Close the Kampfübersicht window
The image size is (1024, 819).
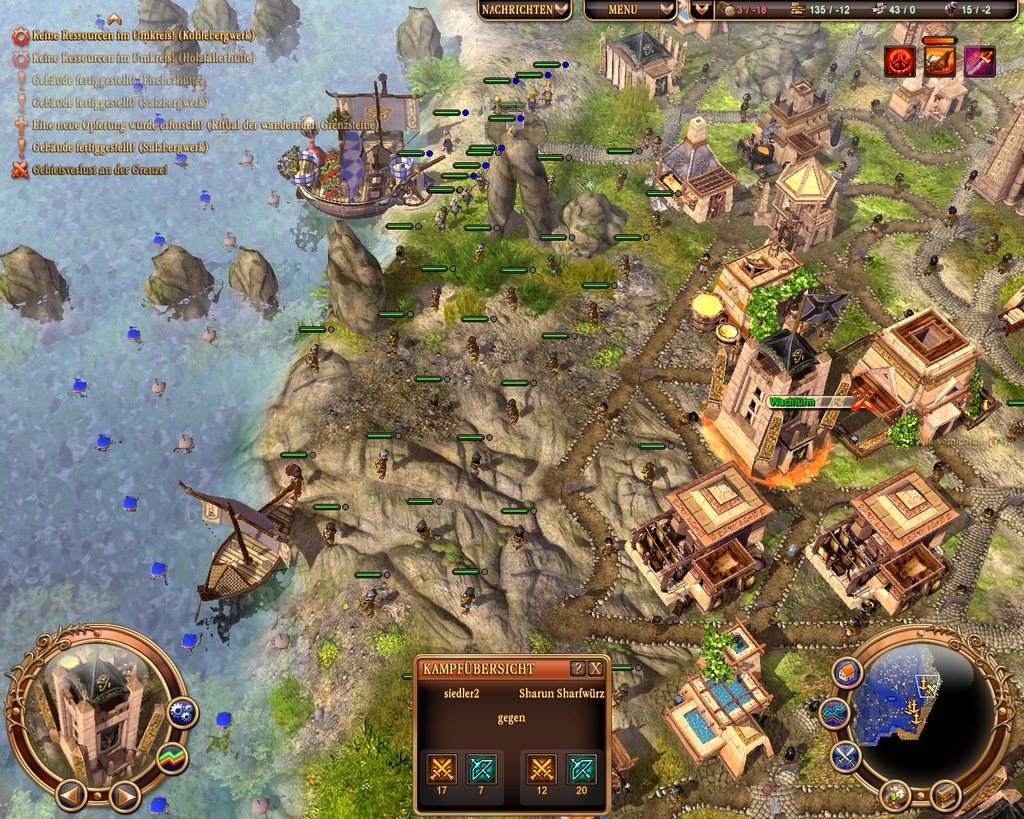coord(596,668)
